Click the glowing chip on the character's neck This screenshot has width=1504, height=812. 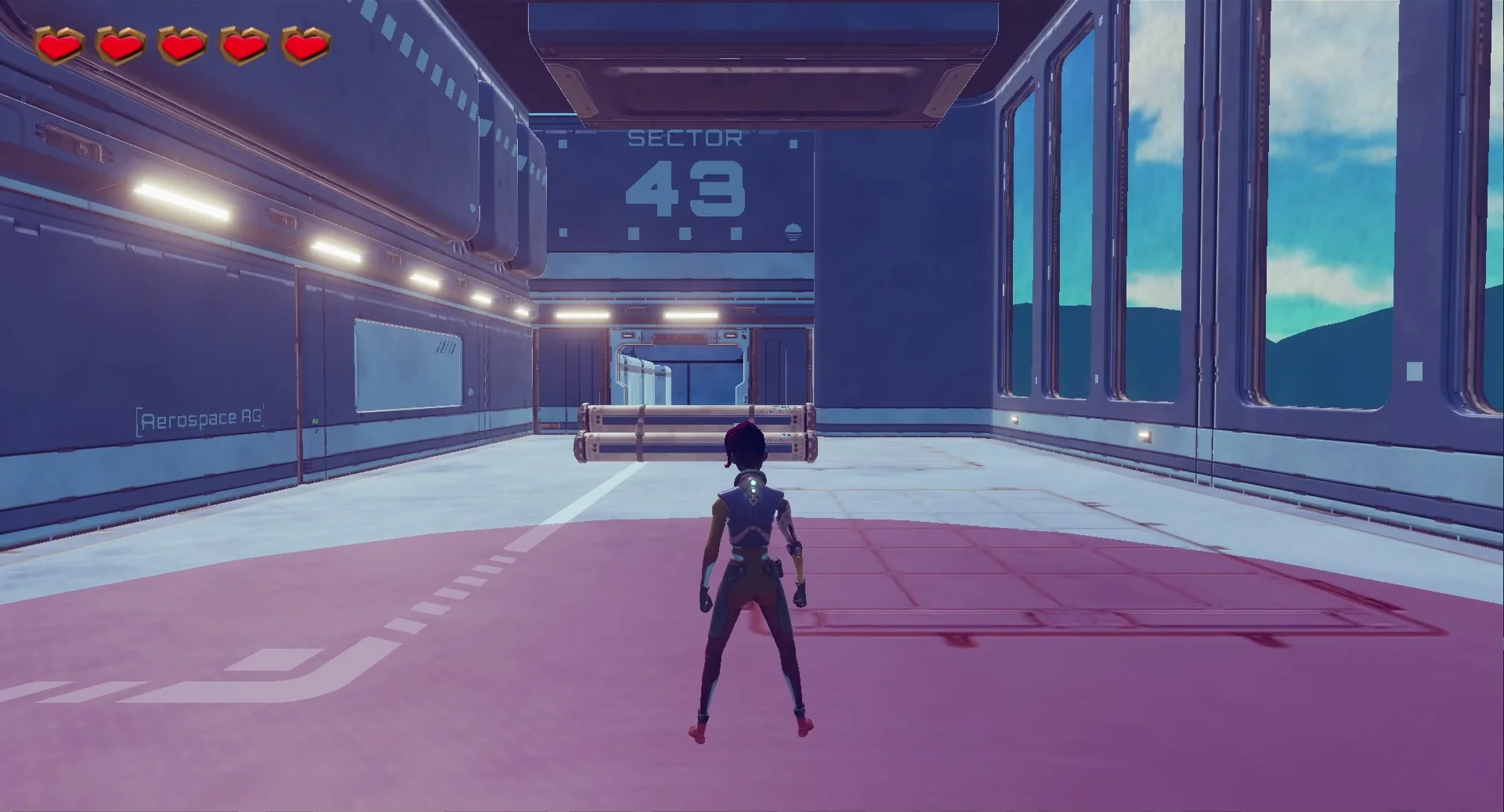(x=754, y=483)
